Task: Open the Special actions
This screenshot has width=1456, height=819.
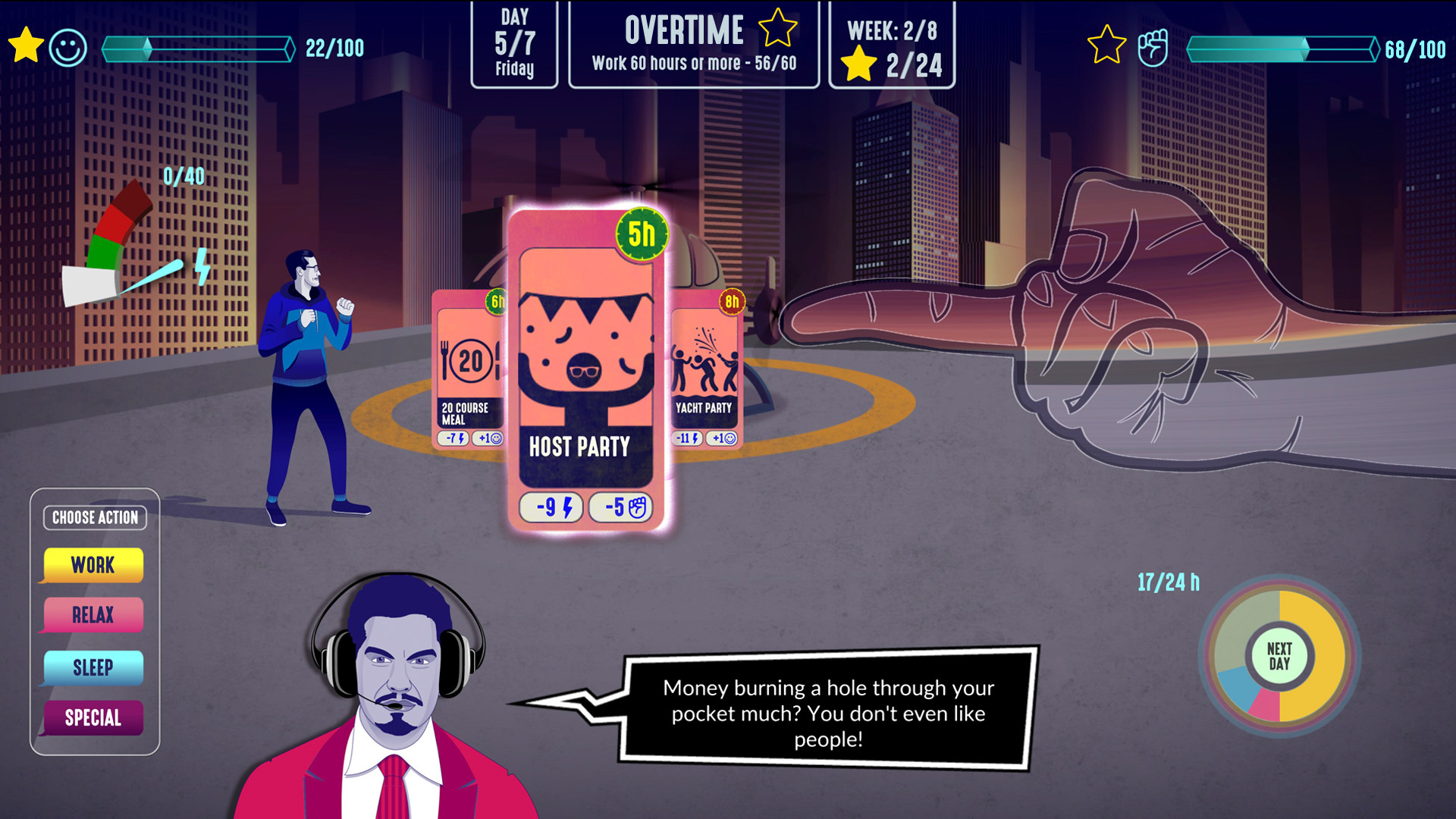Action: click(x=93, y=717)
